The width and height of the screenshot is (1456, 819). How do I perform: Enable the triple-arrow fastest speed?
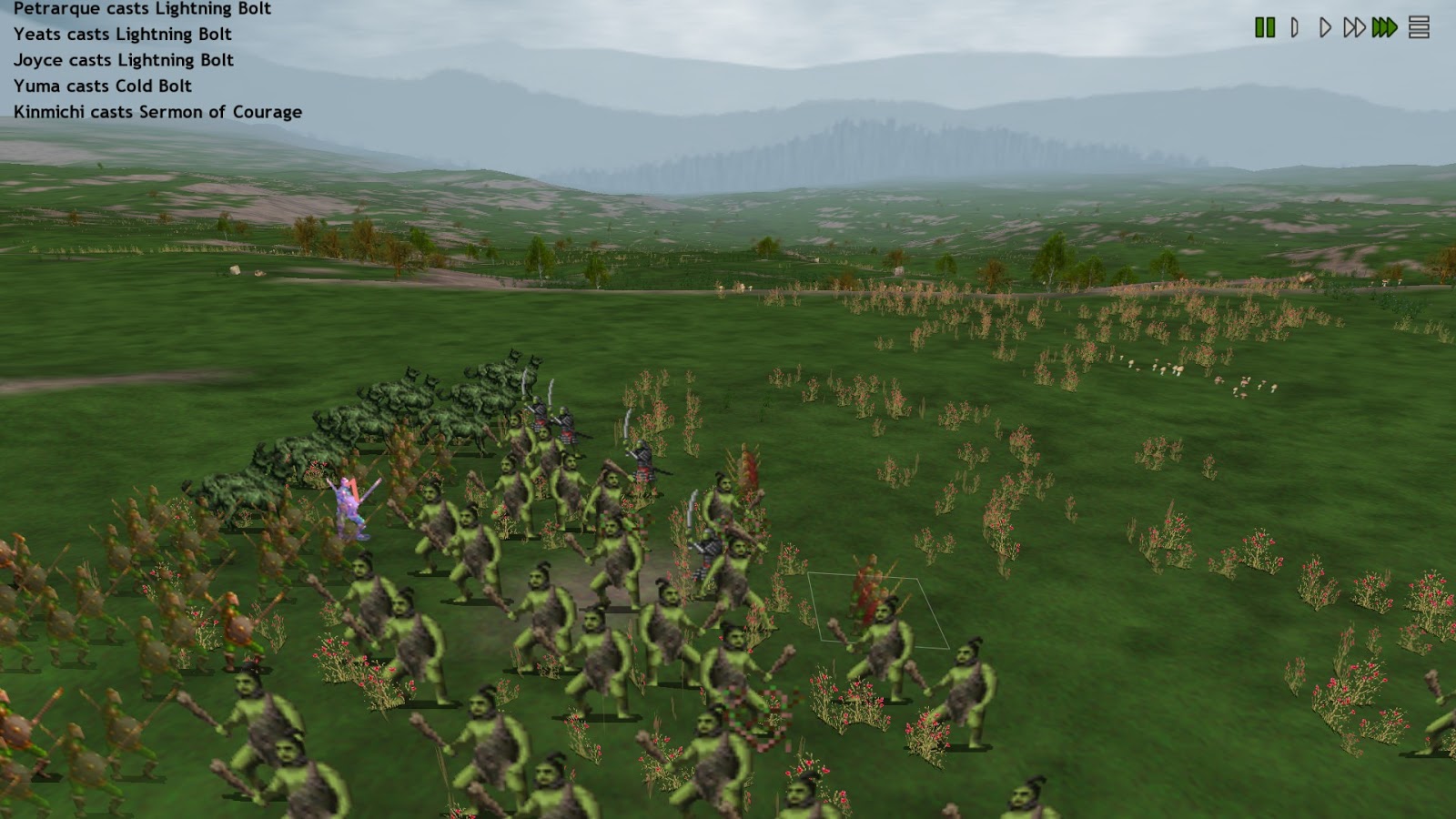[1382, 27]
